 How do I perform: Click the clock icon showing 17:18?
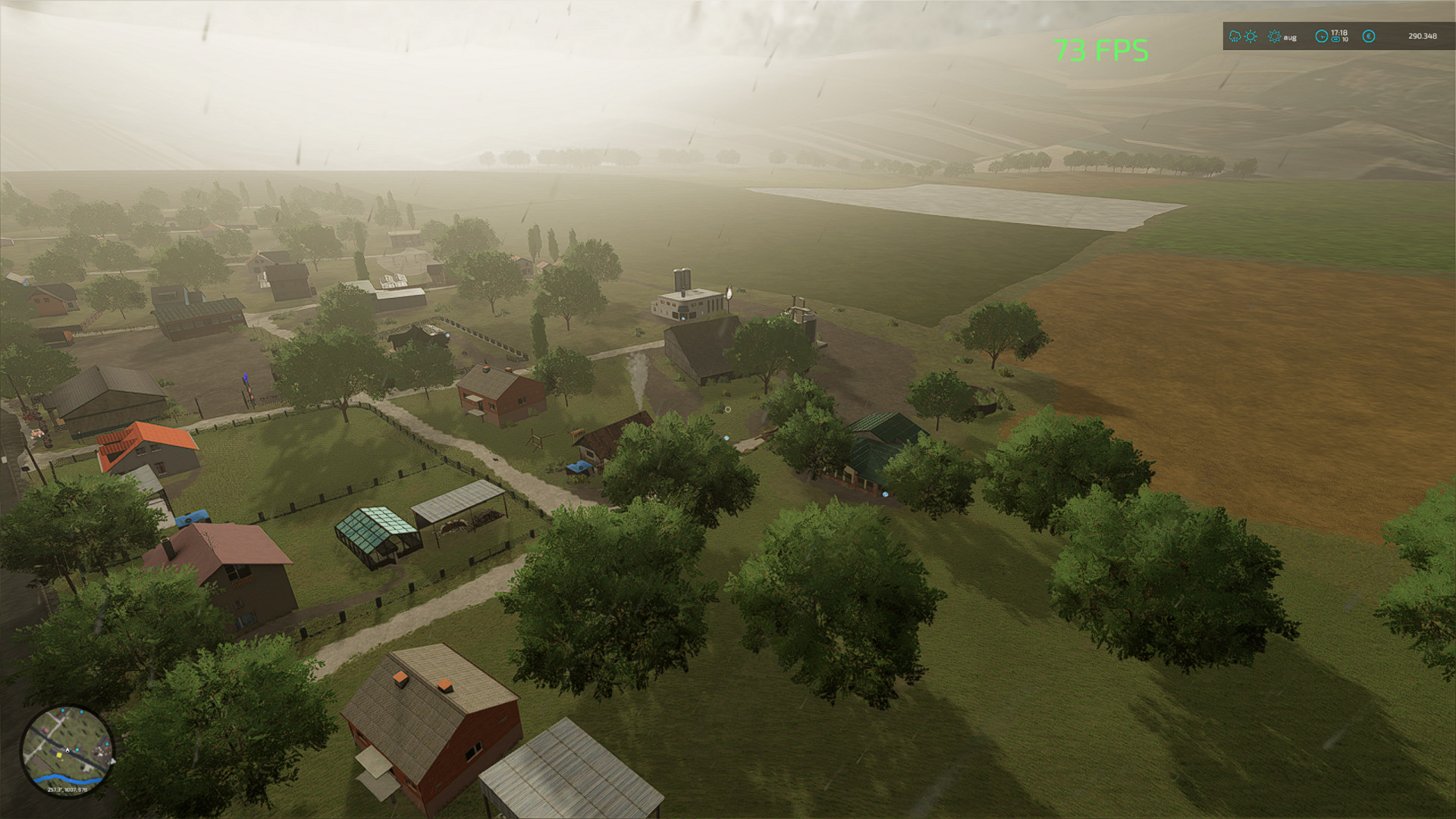pyautogui.click(x=1321, y=36)
